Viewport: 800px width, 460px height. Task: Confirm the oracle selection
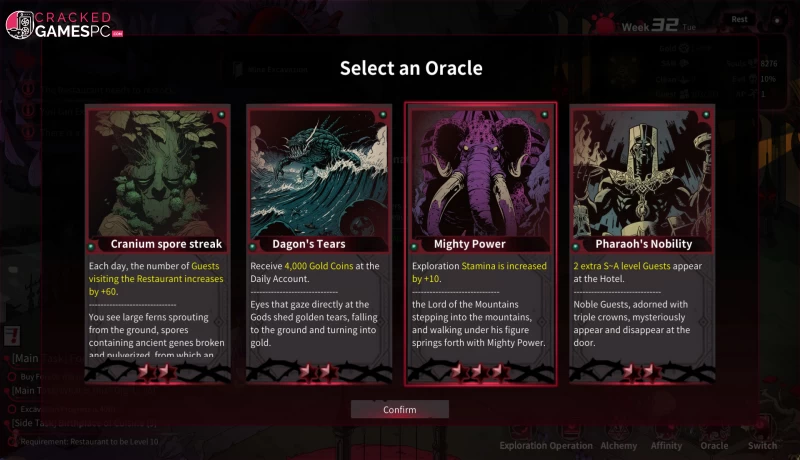[x=400, y=410]
